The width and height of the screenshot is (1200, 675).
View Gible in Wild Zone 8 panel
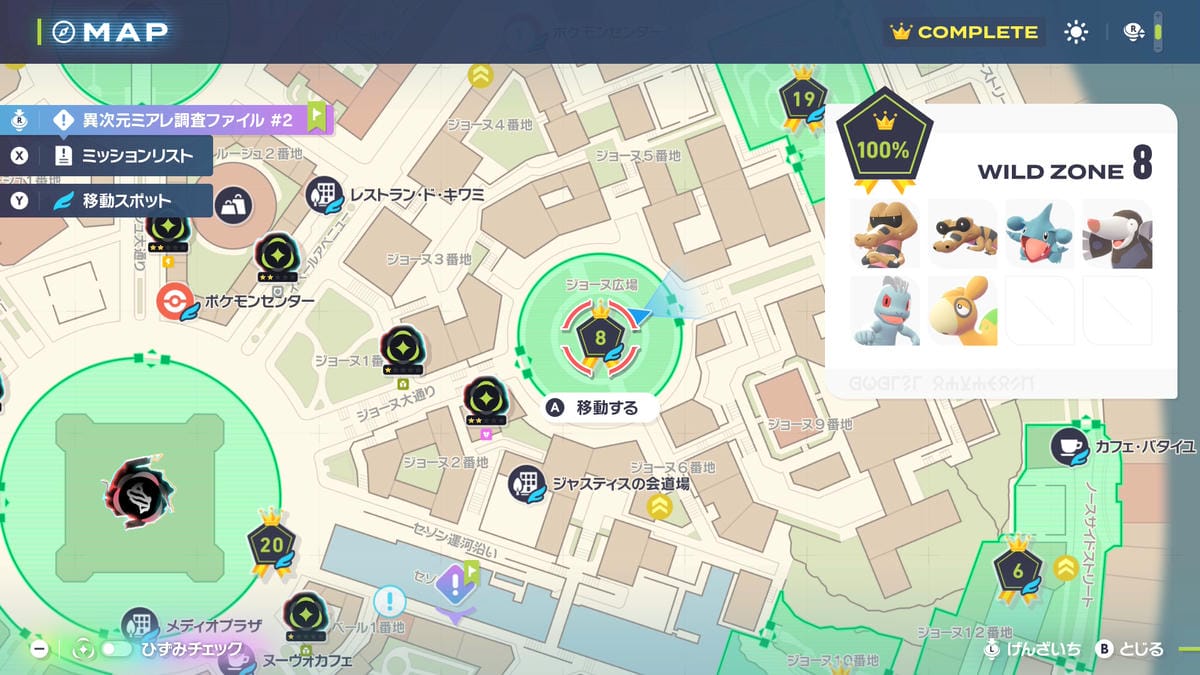click(x=1039, y=234)
